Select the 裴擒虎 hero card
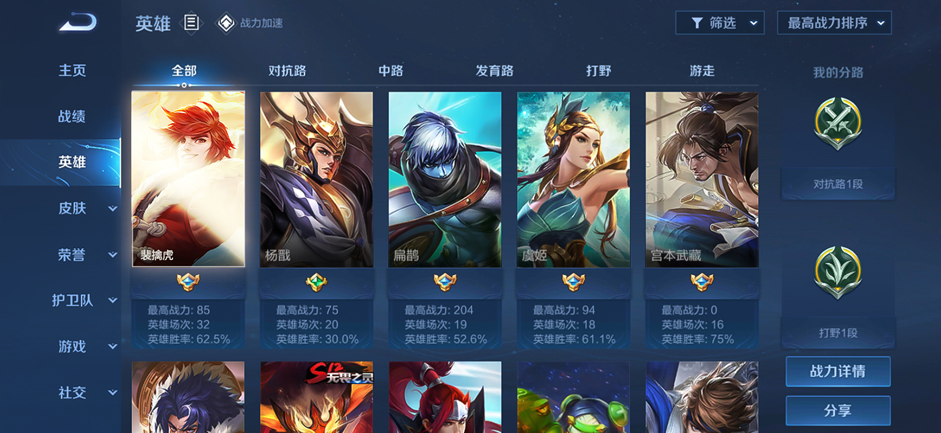The height and width of the screenshot is (433, 941). click(x=188, y=180)
